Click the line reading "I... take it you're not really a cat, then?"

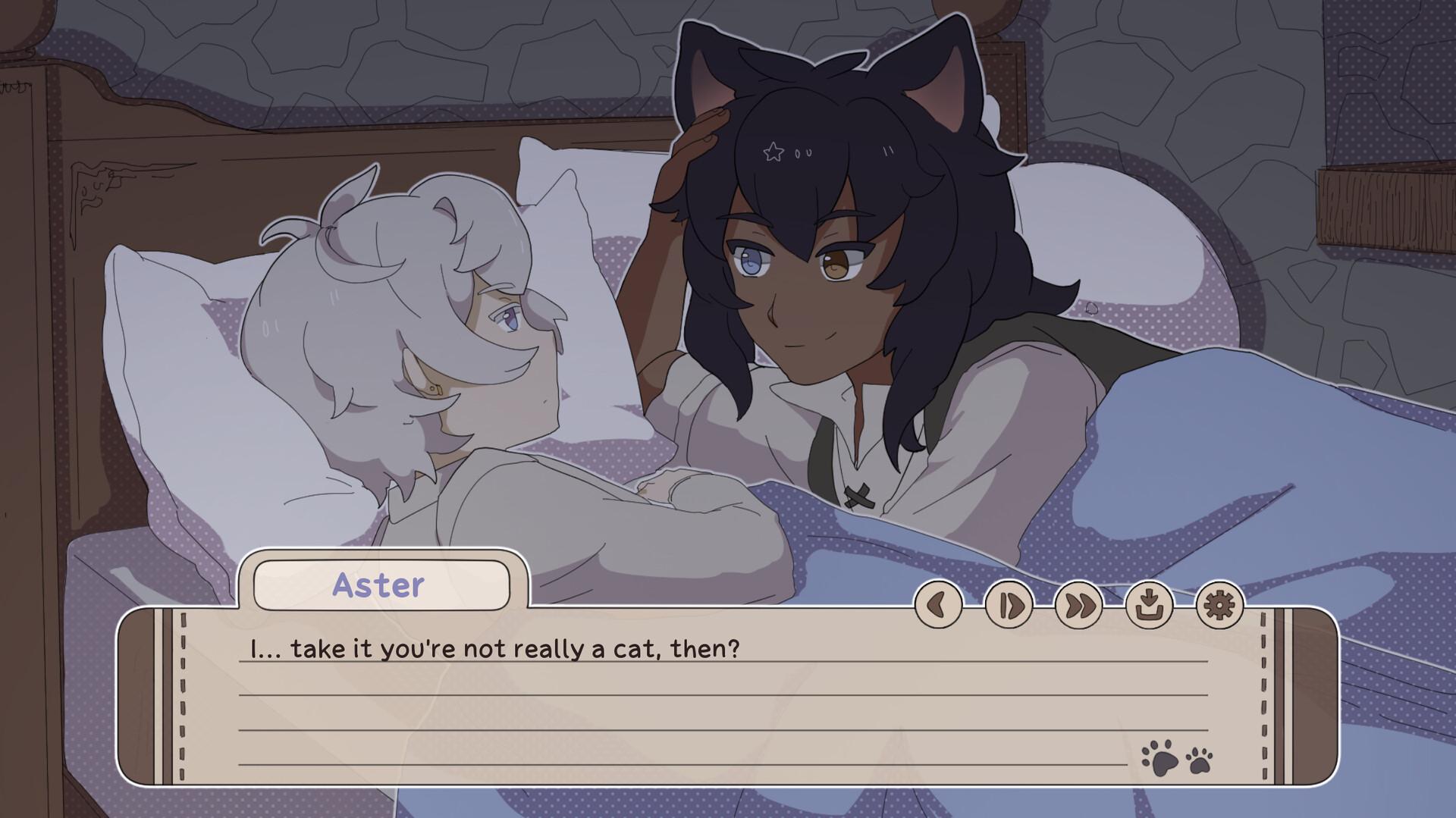pyautogui.click(x=493, y=648)
